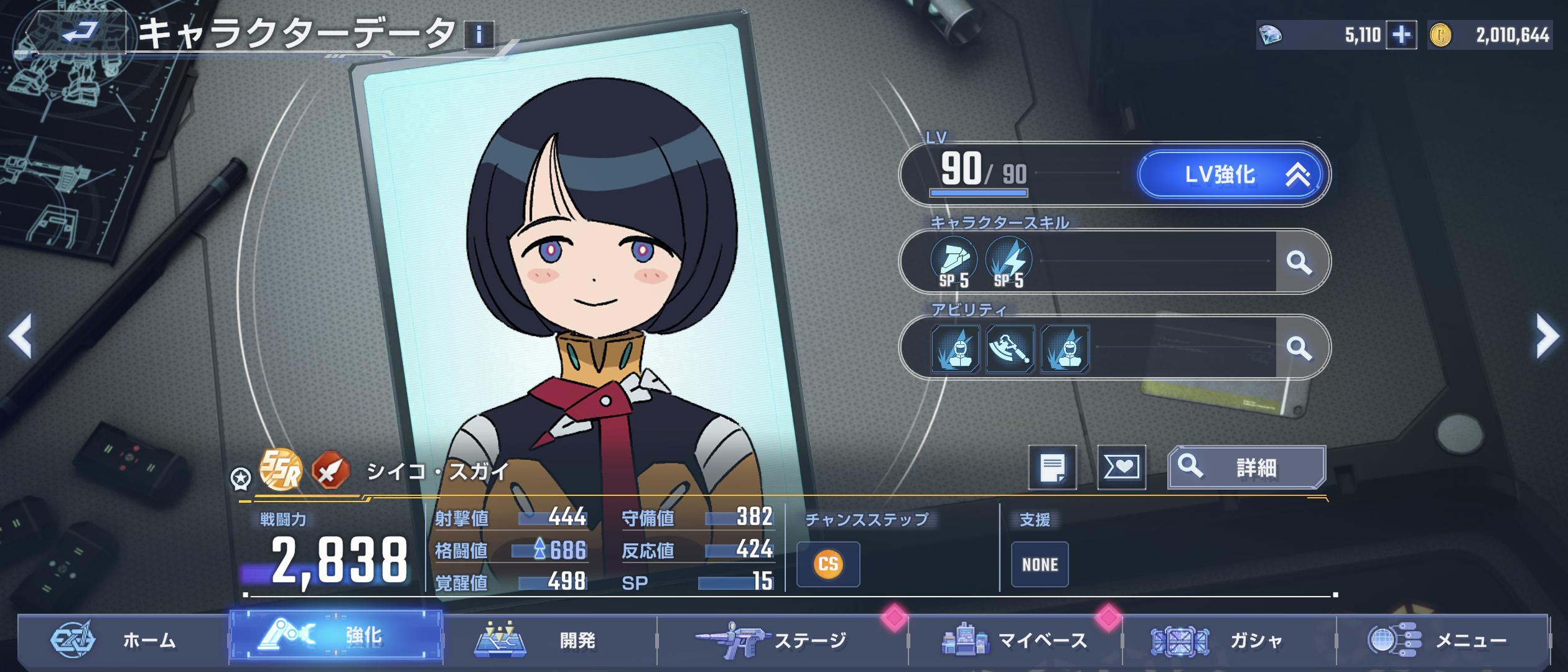Go back using the return arrow button

(x=80, y=32)
